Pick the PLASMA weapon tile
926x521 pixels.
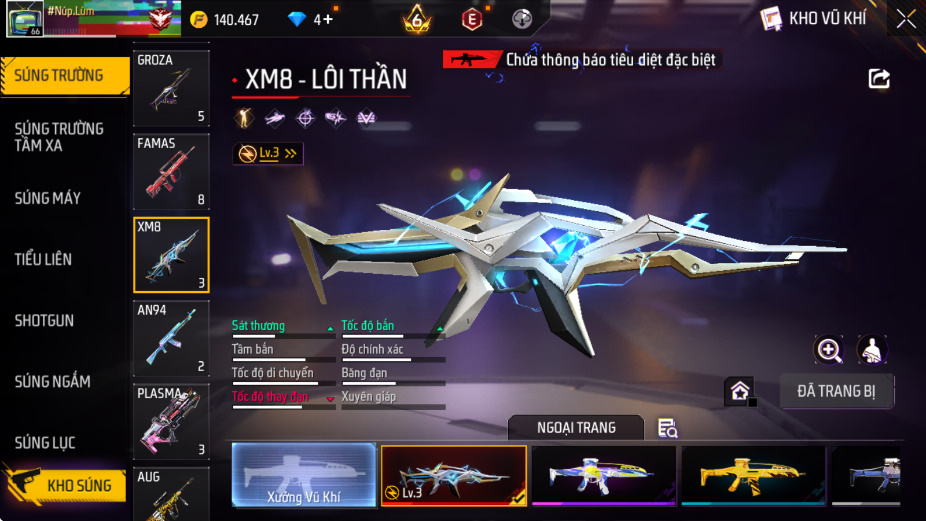tap(171, 421)
